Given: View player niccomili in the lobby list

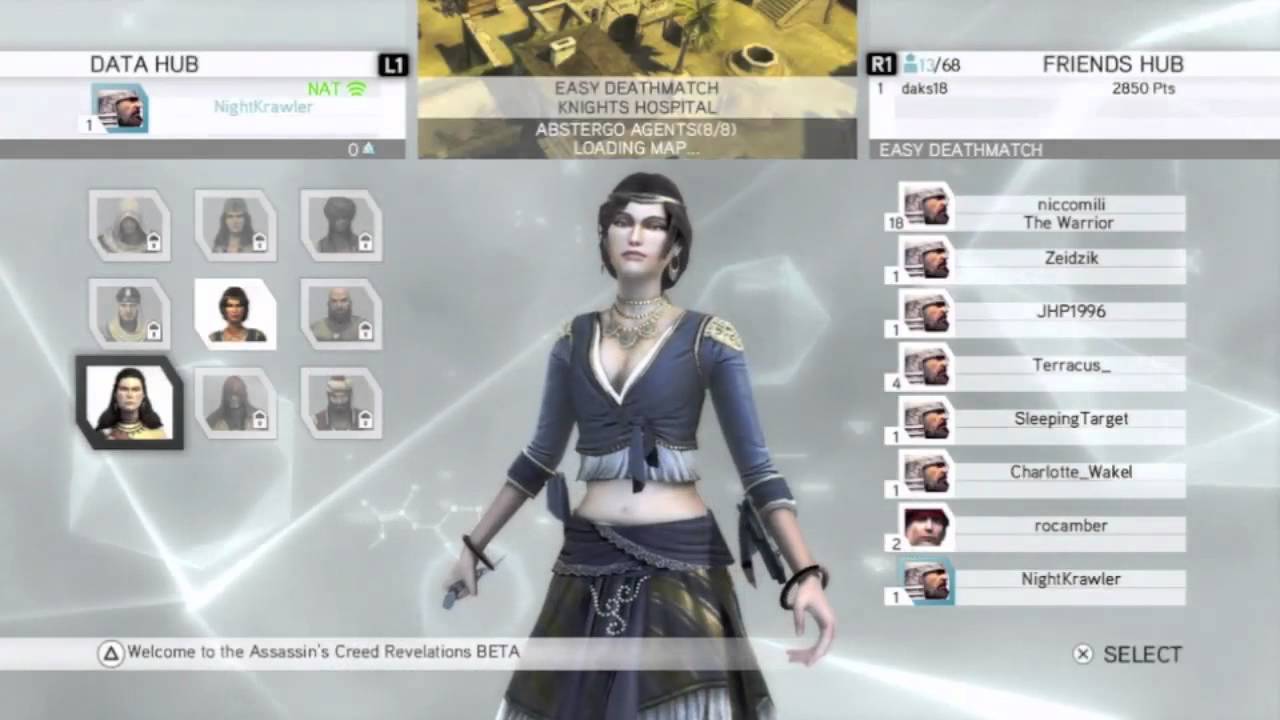Looking at the screenshot, I should pyautogui.click(x=1070, y=213).
